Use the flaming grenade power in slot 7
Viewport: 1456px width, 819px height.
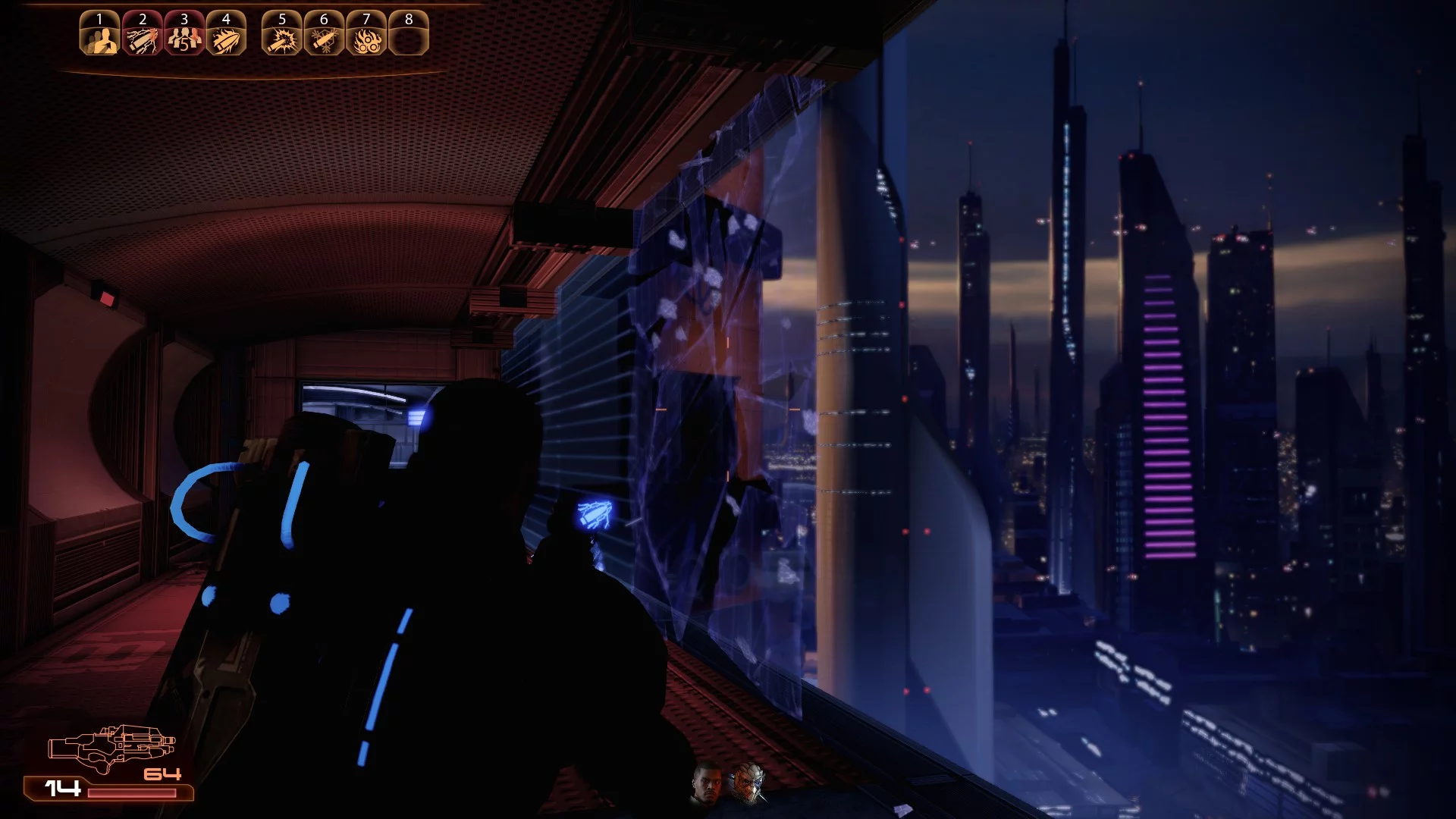[x=366, y=33]
